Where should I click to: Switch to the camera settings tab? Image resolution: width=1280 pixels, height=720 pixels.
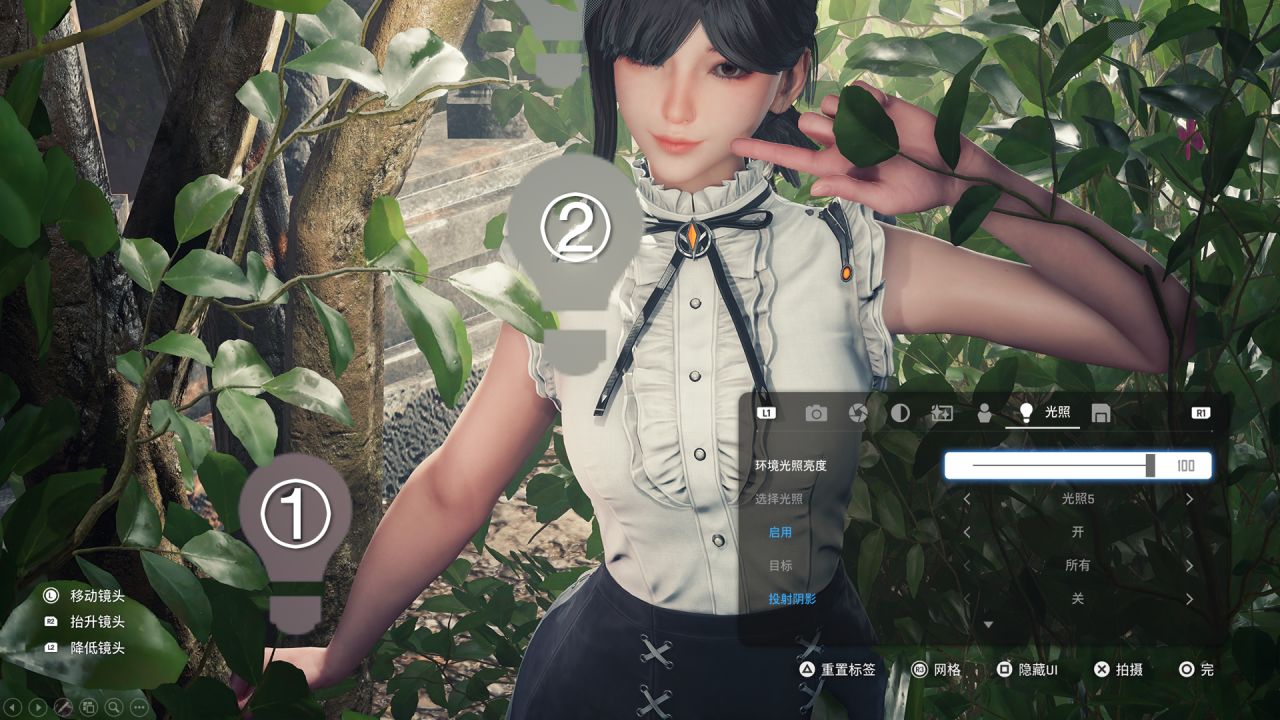tap(816, 413)
